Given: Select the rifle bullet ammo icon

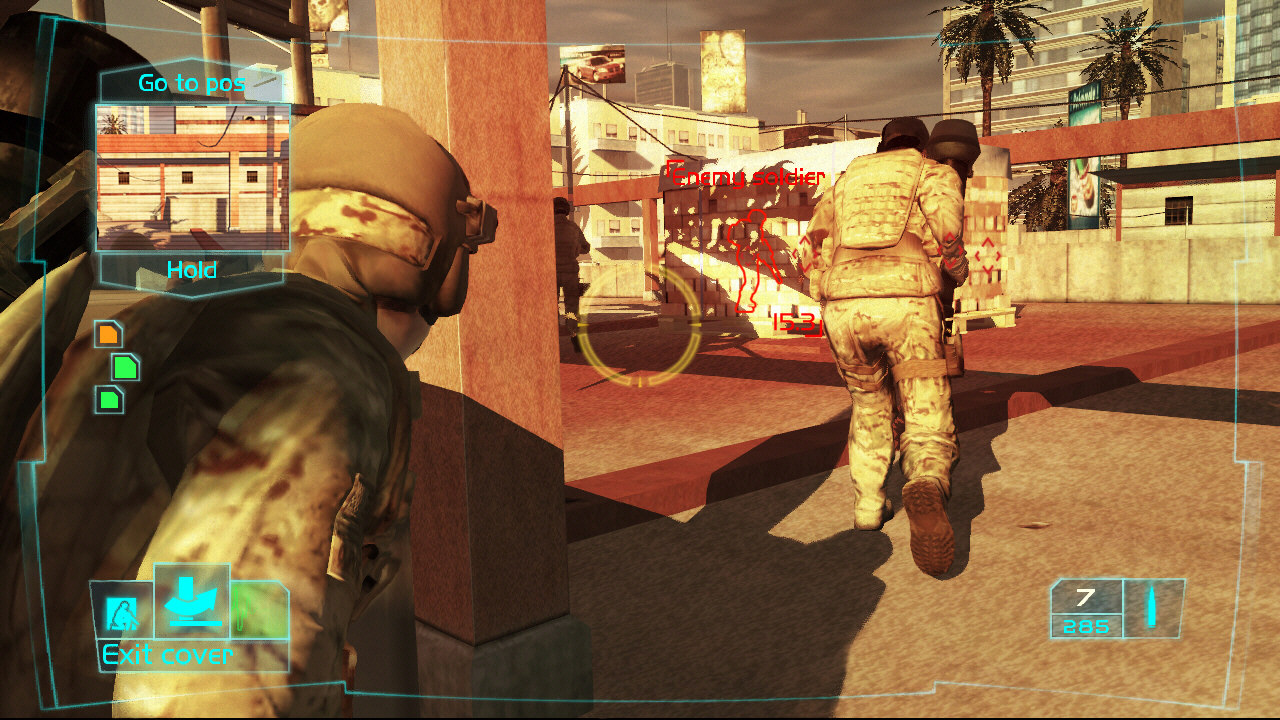Looking at the screenshot, I should tap(1152, 605).
